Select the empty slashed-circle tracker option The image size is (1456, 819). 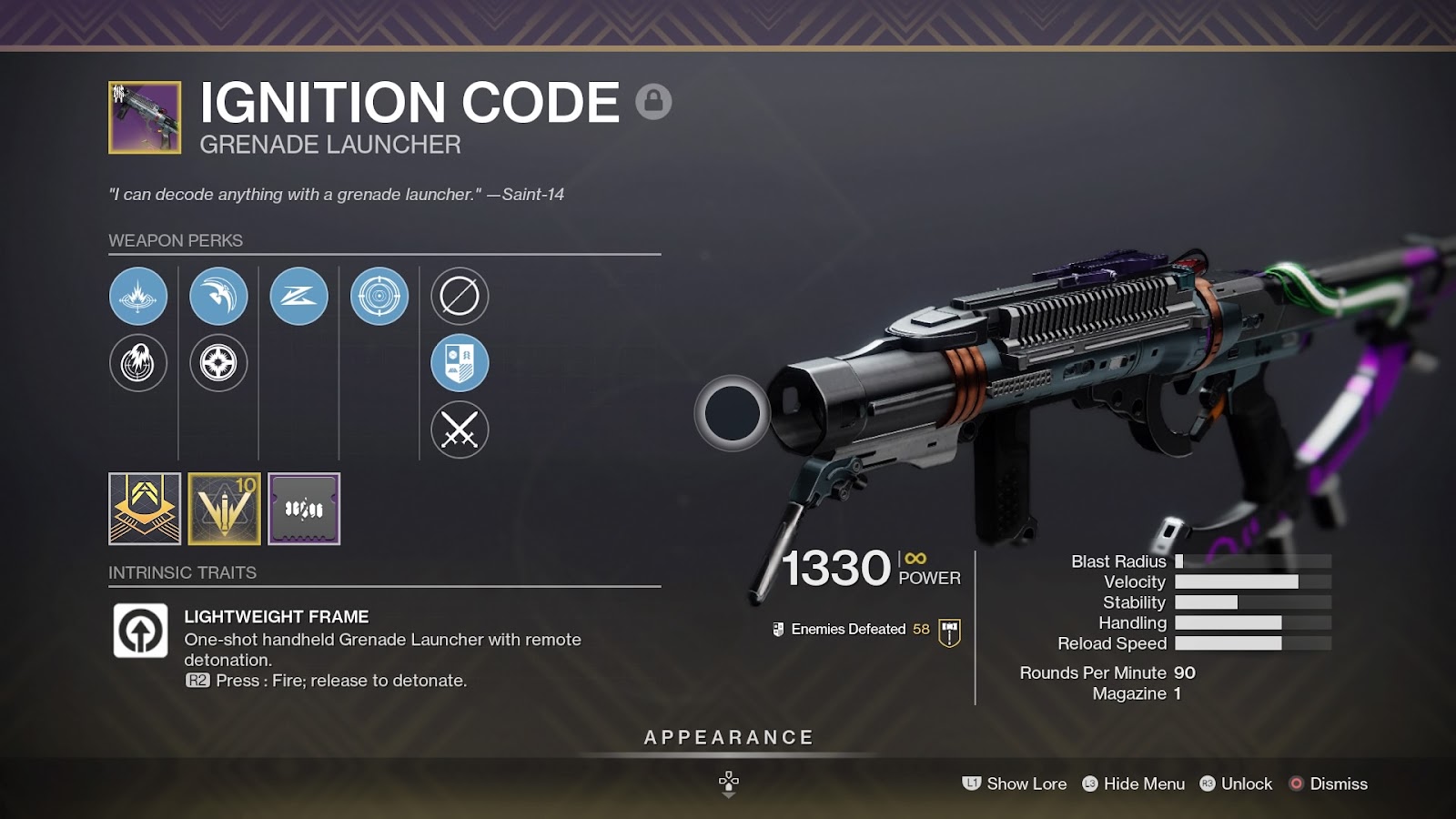click(x=460, y=296)
